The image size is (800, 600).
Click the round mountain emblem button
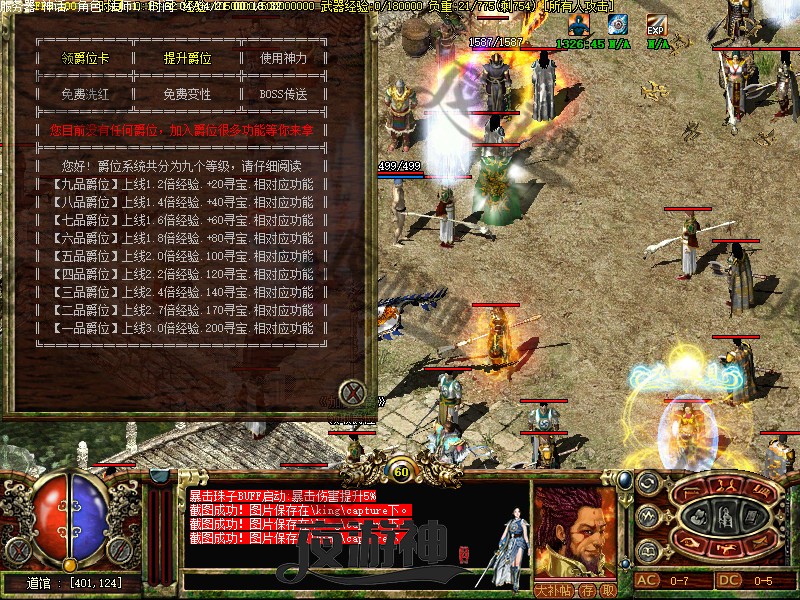click(647, 517)
